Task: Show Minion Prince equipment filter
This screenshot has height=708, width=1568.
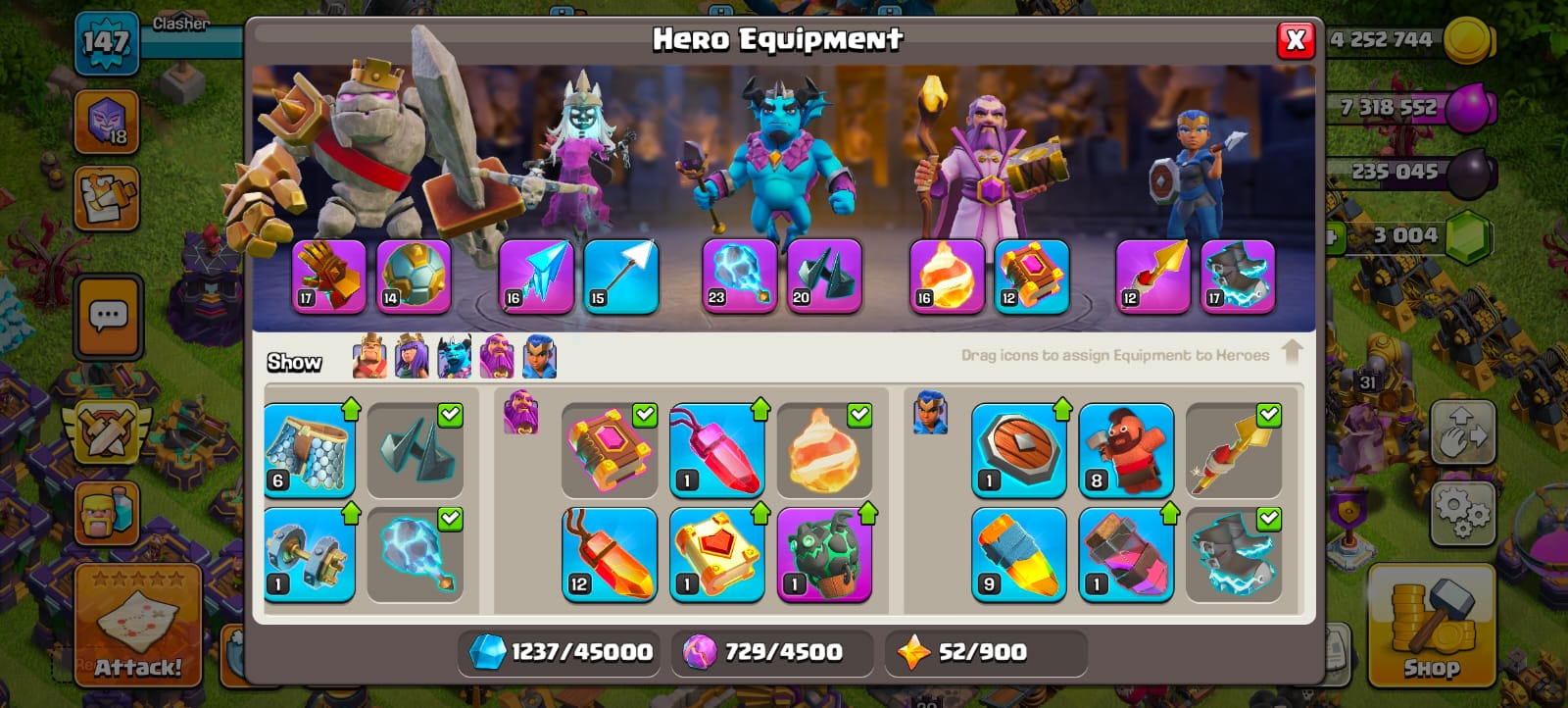Action: (454, 356)
